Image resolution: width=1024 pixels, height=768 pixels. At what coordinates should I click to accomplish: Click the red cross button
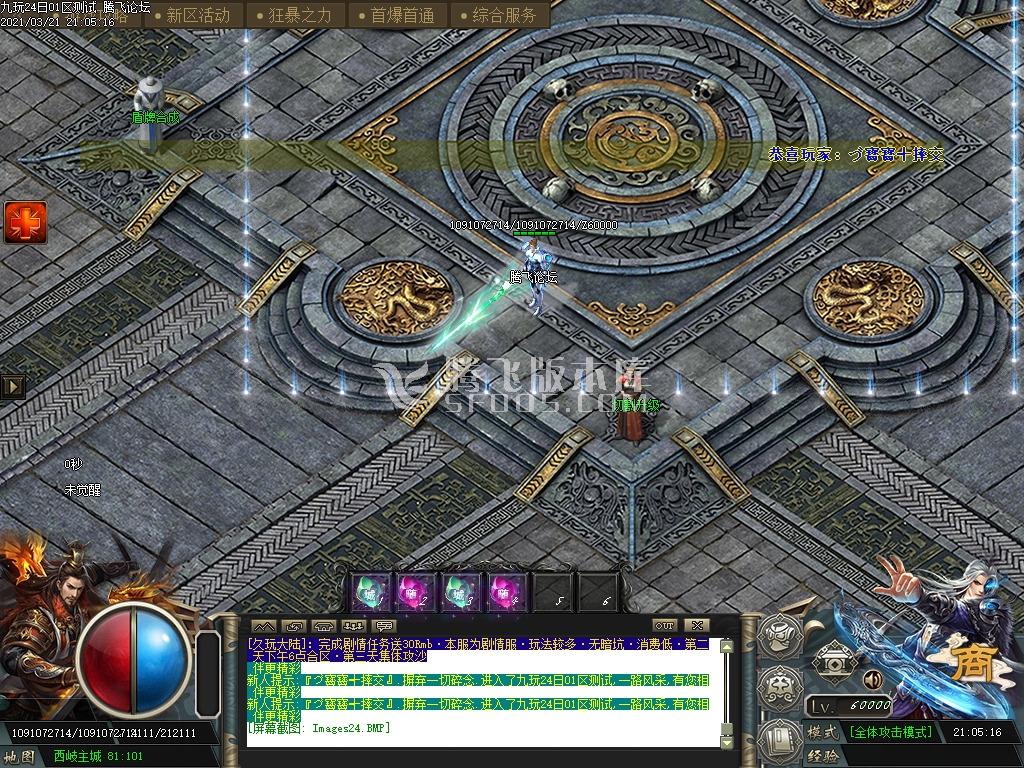[x=25, y=222]
